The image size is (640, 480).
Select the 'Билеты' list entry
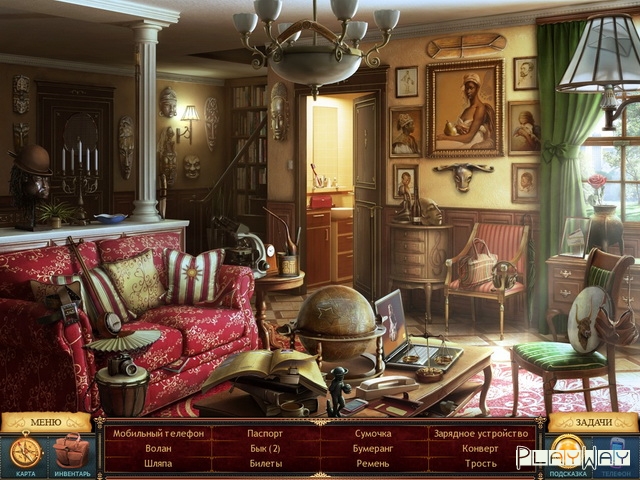click(x=265, y=464)
